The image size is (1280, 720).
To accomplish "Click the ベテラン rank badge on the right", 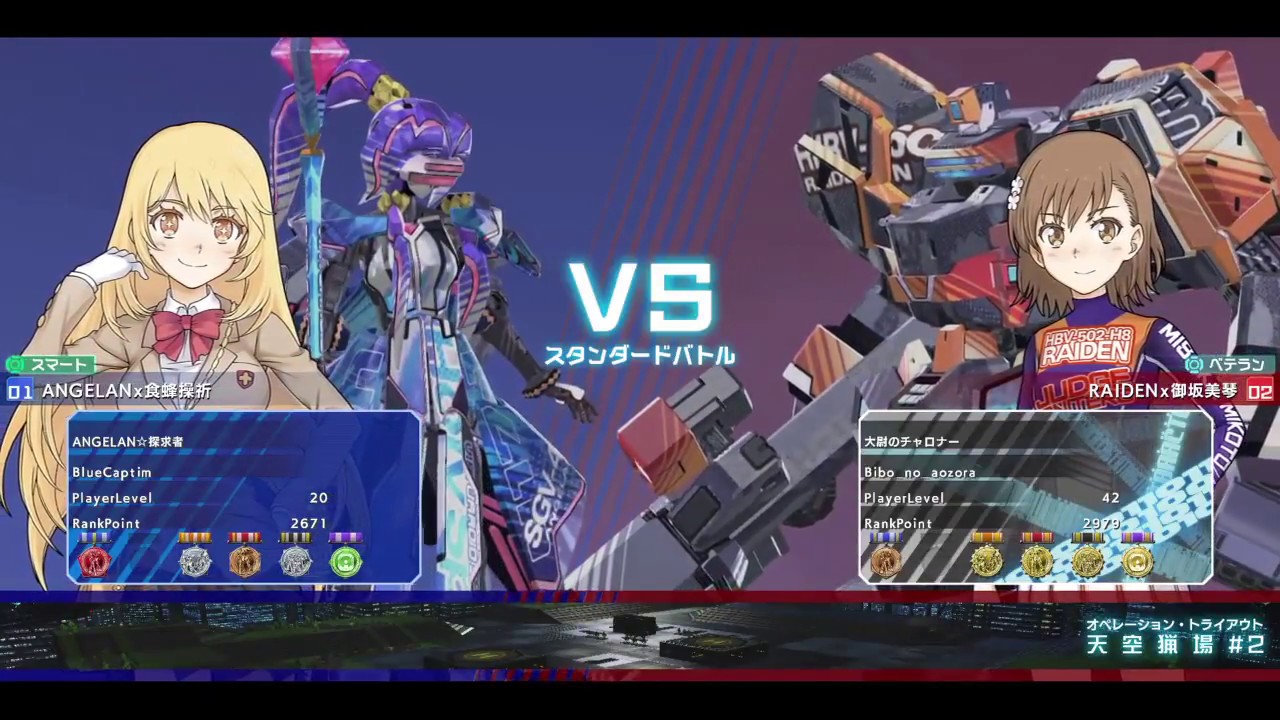I will [1231, 365].
